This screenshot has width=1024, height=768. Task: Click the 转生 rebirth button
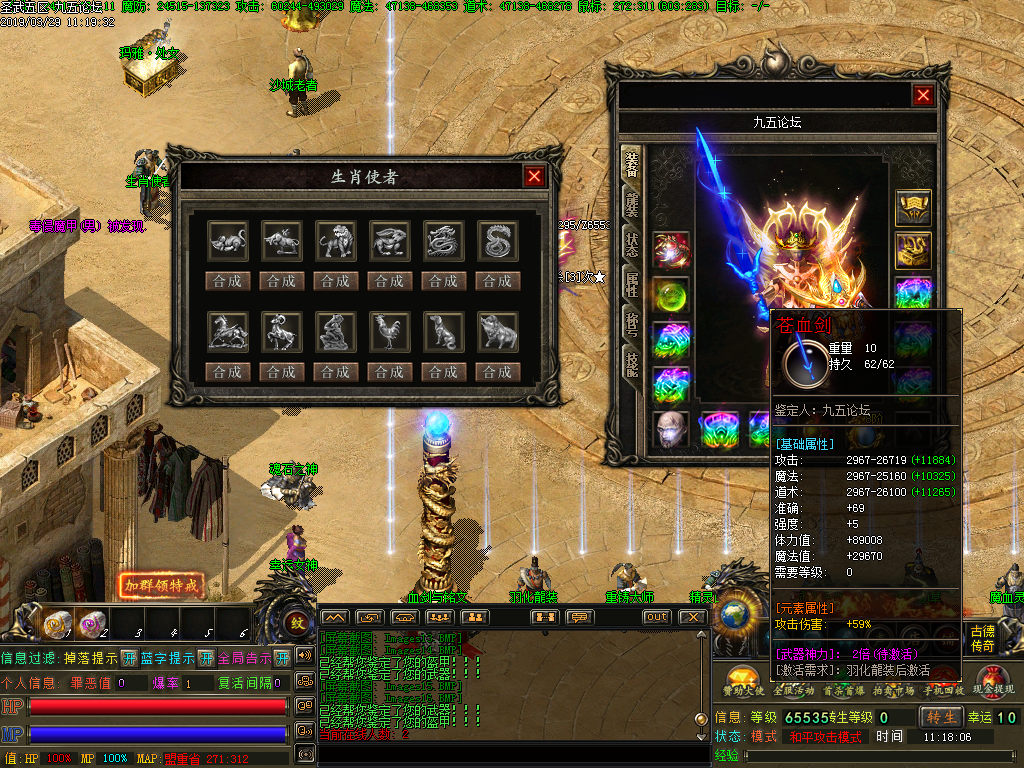pyautogui.click(x=941, y=717)
